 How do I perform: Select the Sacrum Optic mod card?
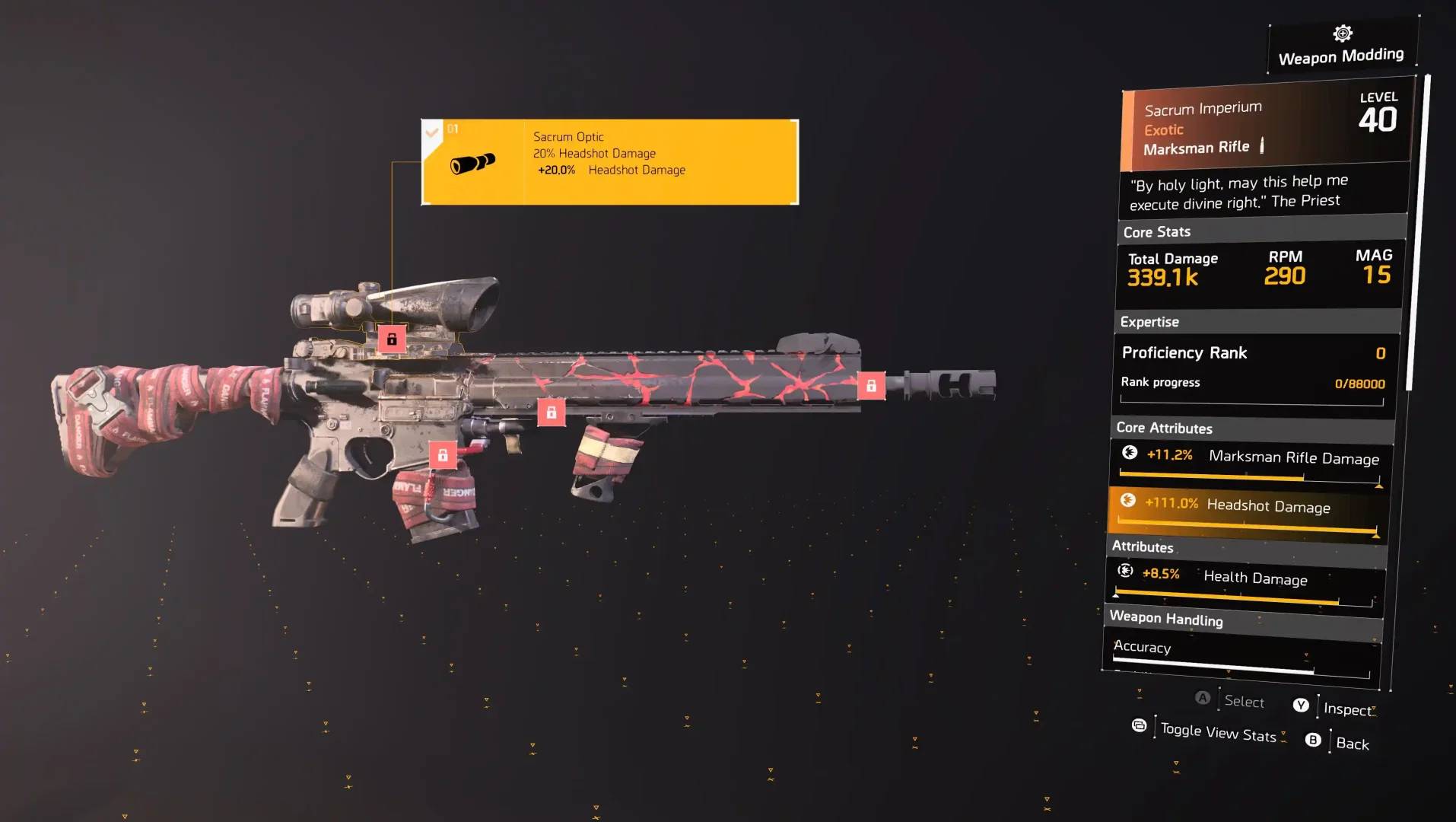pyautogui.click(x=609, y=162)
